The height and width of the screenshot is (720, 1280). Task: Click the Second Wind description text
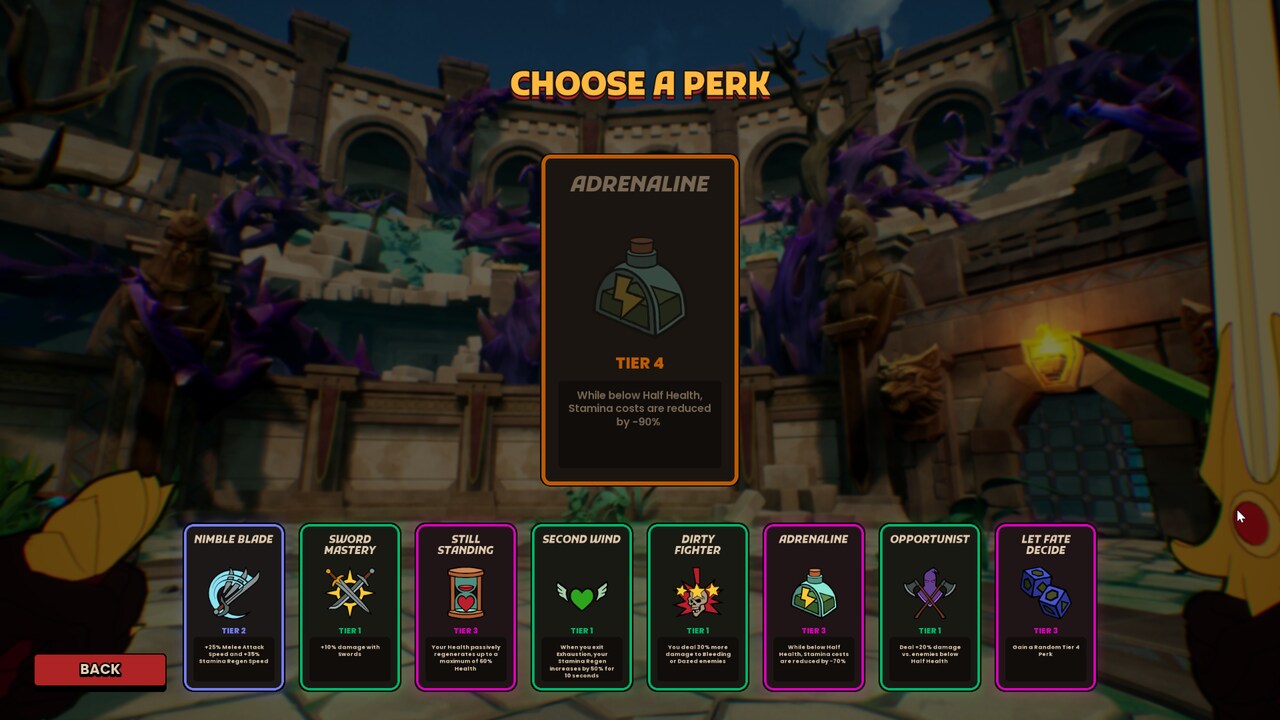583,660
